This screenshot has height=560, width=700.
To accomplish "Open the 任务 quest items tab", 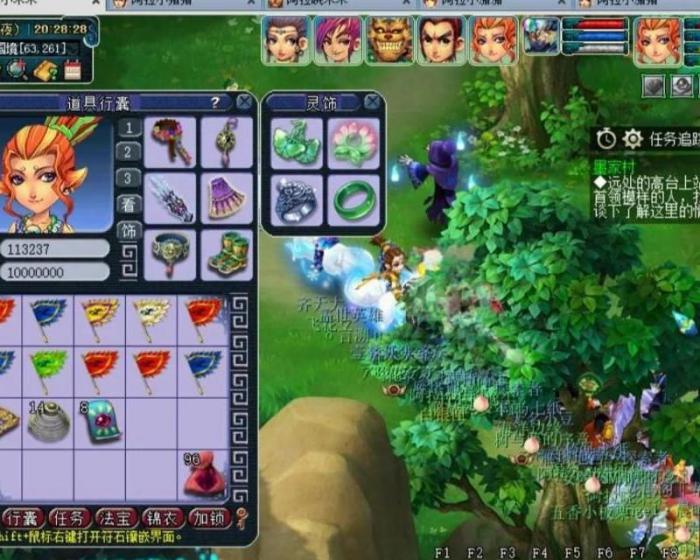I will (x=71, y=518).
